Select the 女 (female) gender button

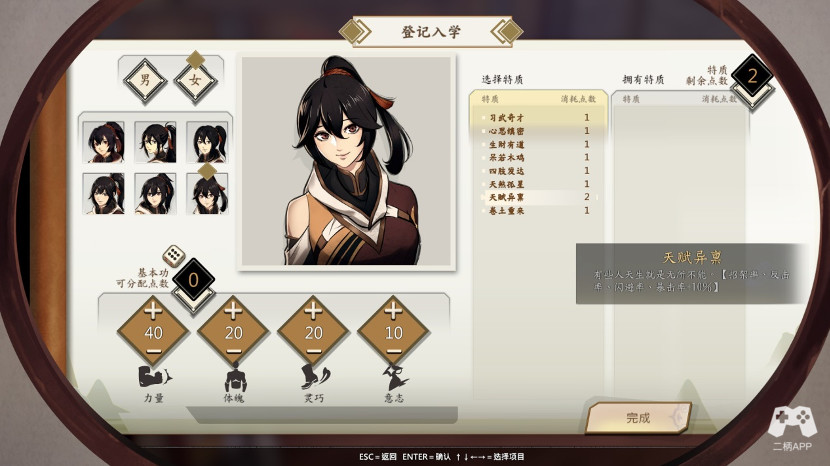(x=195, y=80)
